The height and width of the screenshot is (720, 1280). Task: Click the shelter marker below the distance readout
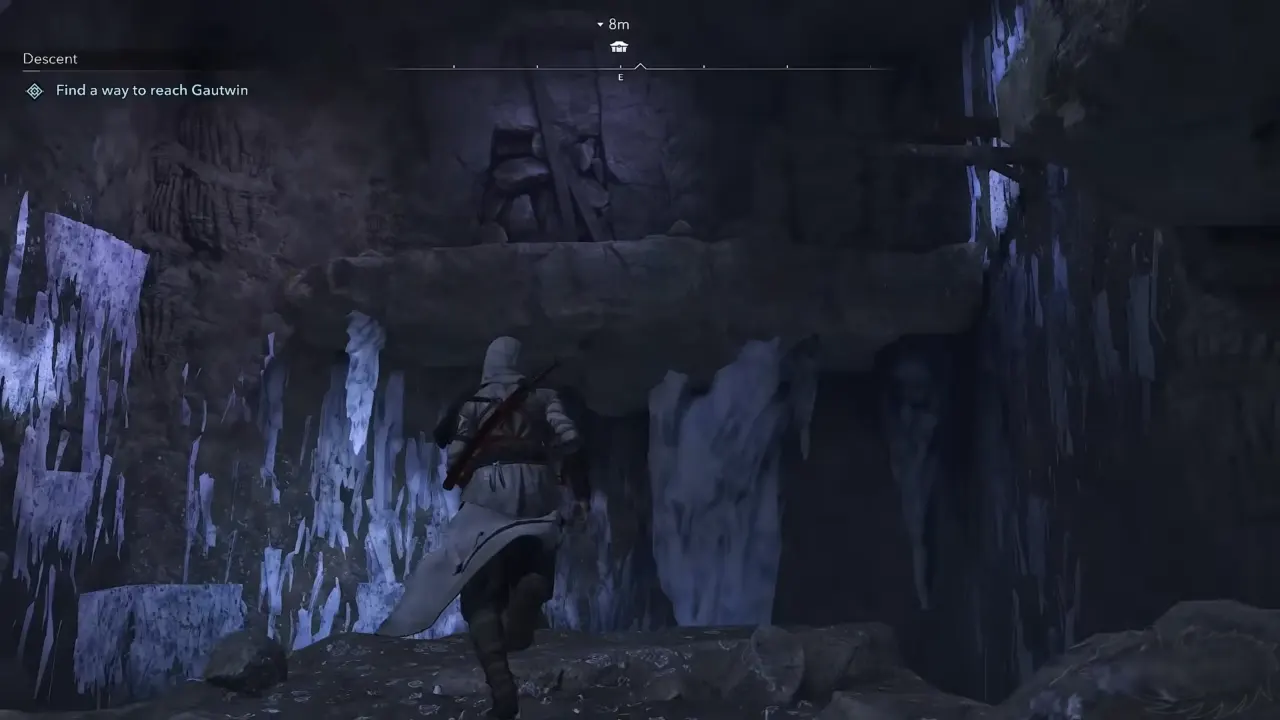619,46
